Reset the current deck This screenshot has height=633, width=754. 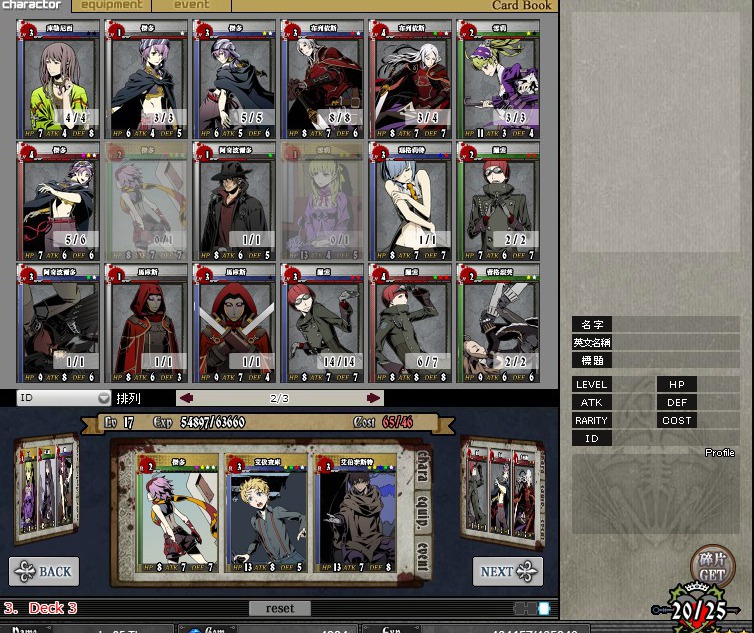tap(280, 608)
